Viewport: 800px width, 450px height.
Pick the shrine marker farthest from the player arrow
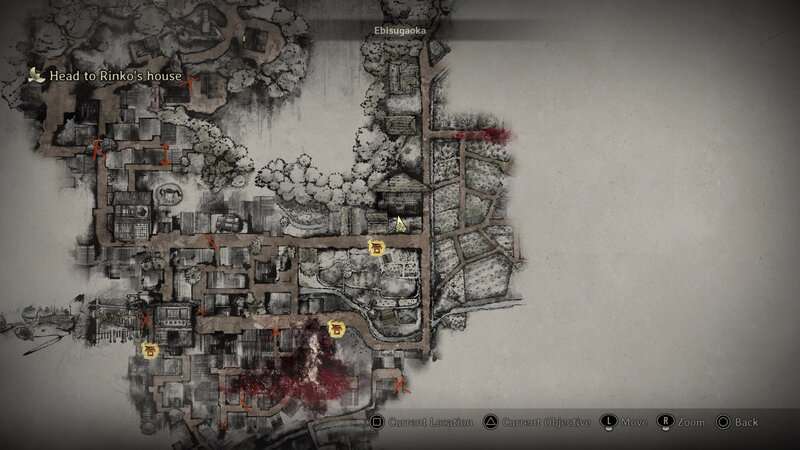click(152, 349)
